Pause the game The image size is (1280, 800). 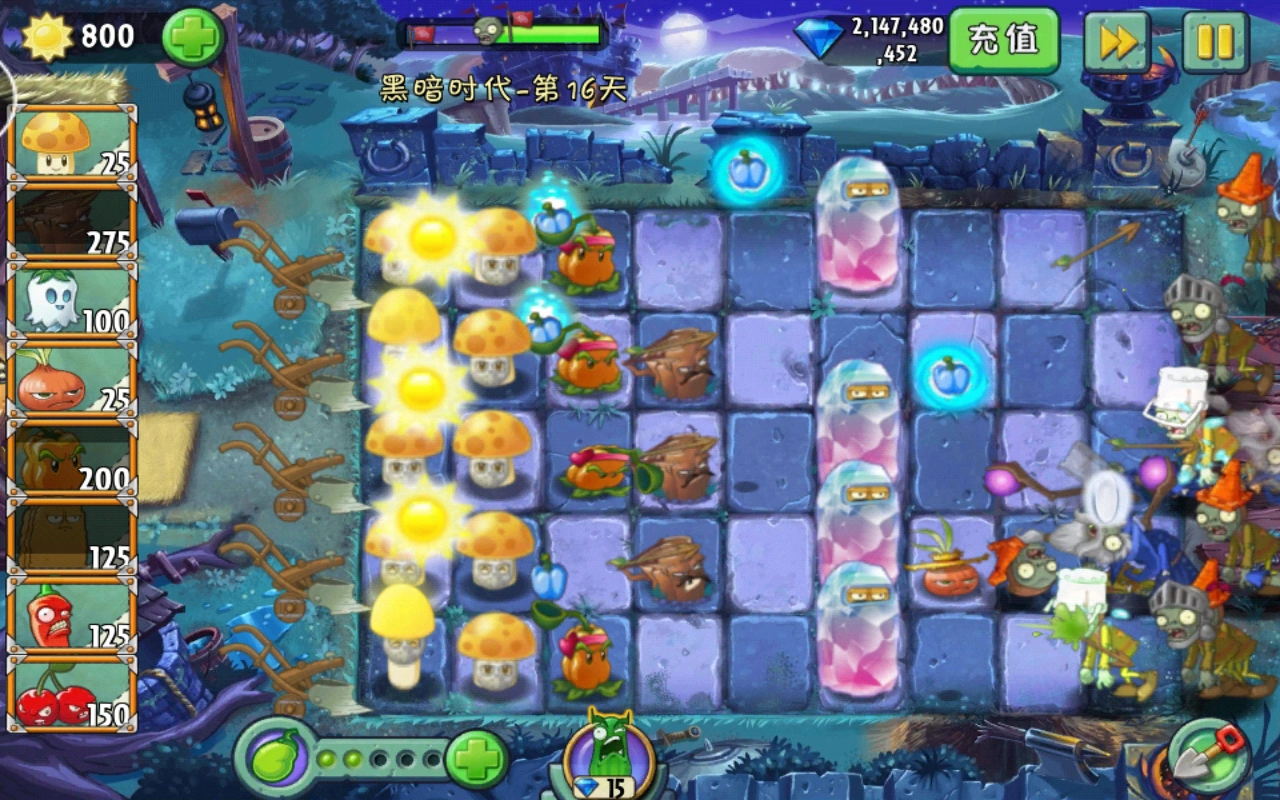(1216, 42)
